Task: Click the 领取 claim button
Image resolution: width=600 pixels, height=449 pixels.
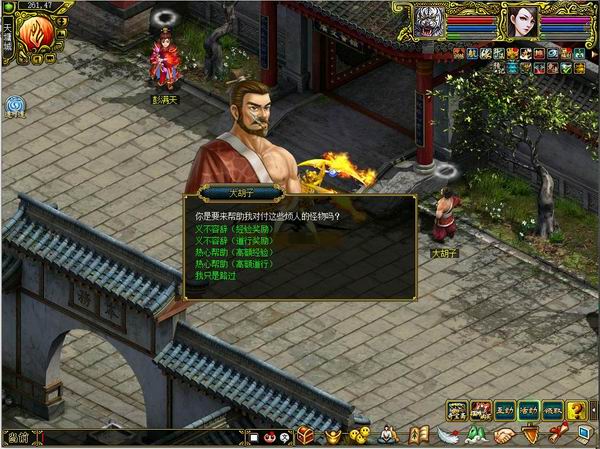Action: [552, 409]
